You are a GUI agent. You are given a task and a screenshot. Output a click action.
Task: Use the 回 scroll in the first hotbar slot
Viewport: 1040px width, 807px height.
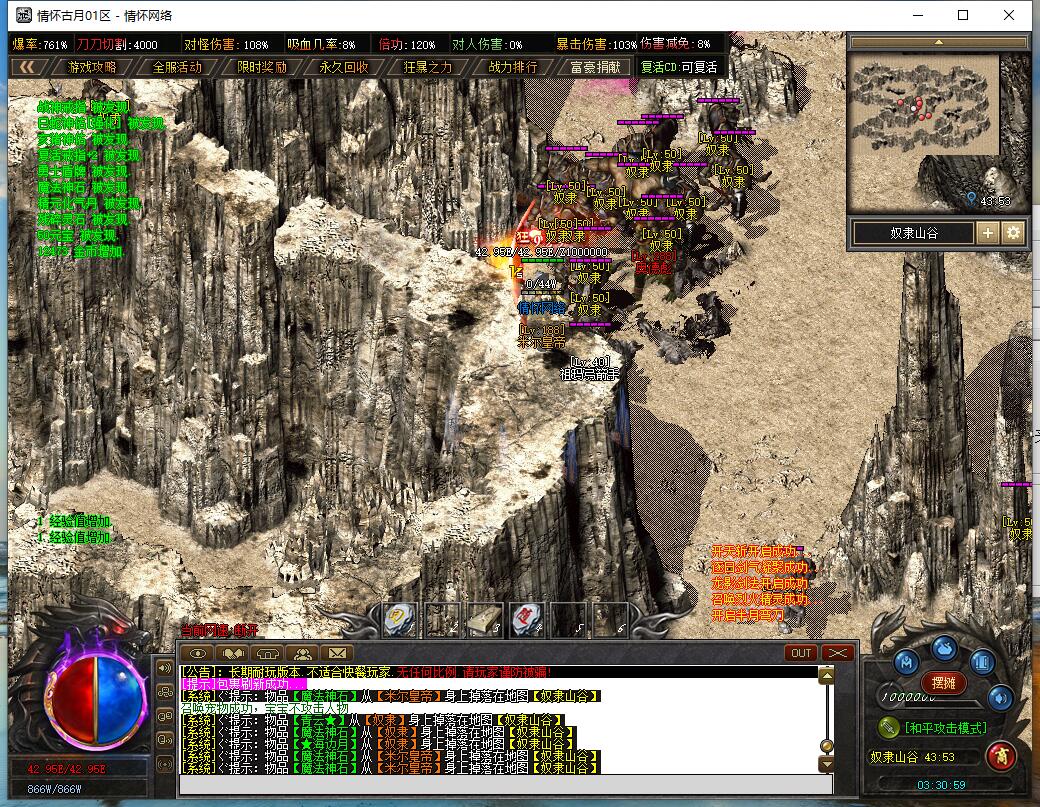pos(400,619)
